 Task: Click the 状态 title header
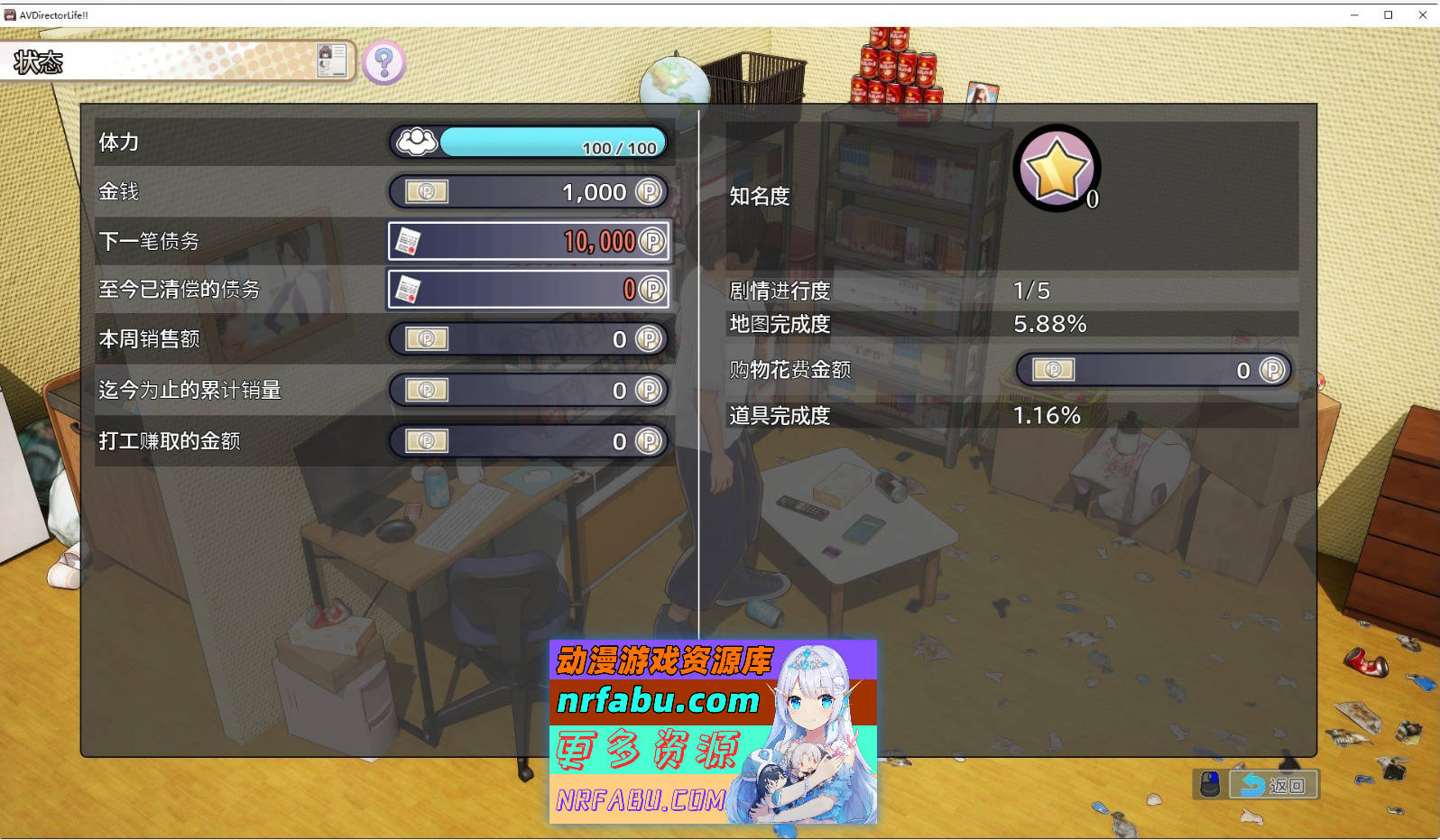tap(39, 62)
